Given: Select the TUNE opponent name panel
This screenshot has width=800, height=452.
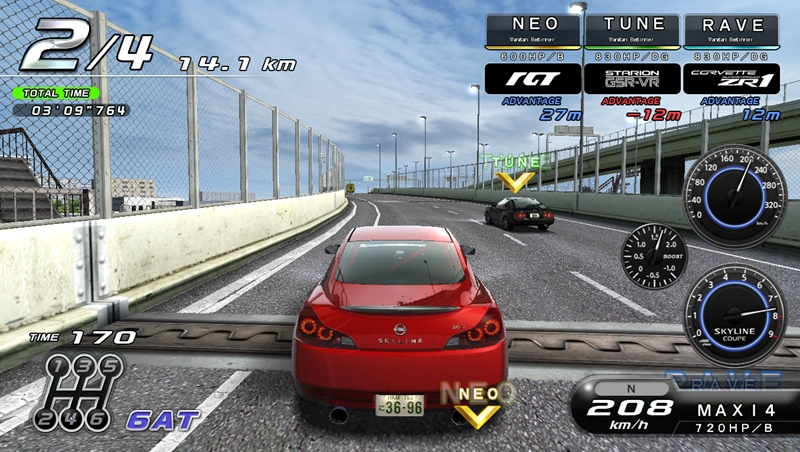Looking at the screenshot, I should [x=632, y=28].
